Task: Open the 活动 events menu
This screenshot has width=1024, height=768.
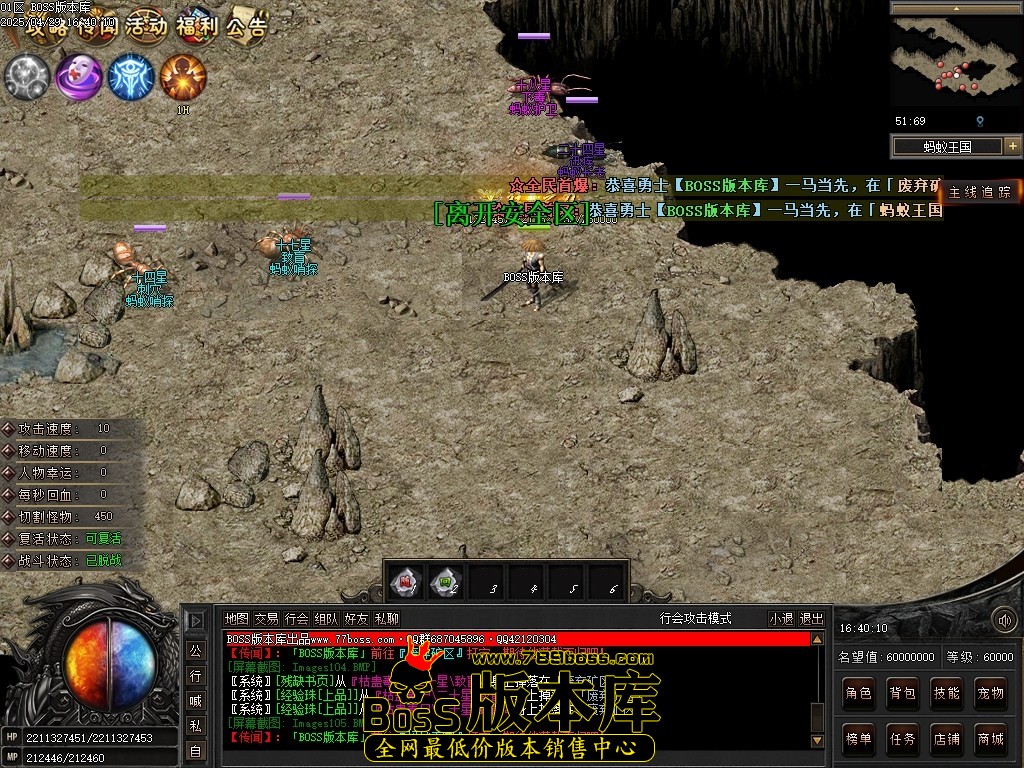Action: point(146,27)
